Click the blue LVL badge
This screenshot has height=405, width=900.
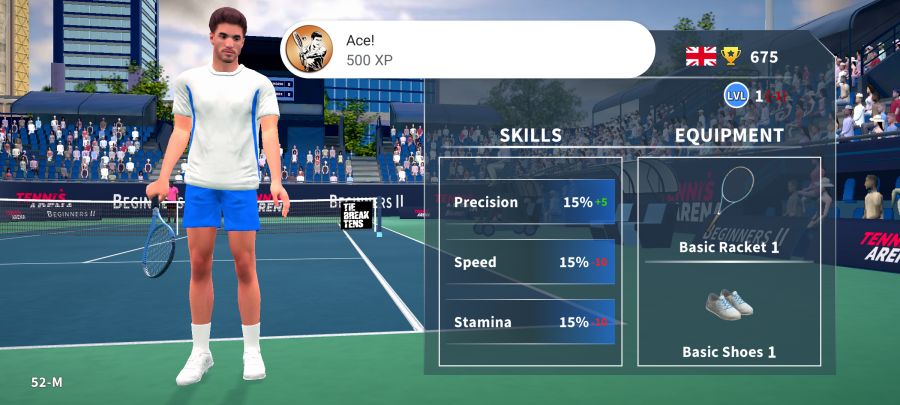737,95
